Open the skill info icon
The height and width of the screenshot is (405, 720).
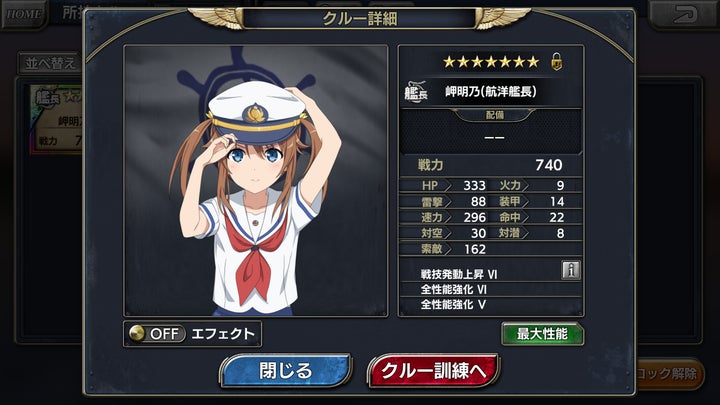point(570,269)
